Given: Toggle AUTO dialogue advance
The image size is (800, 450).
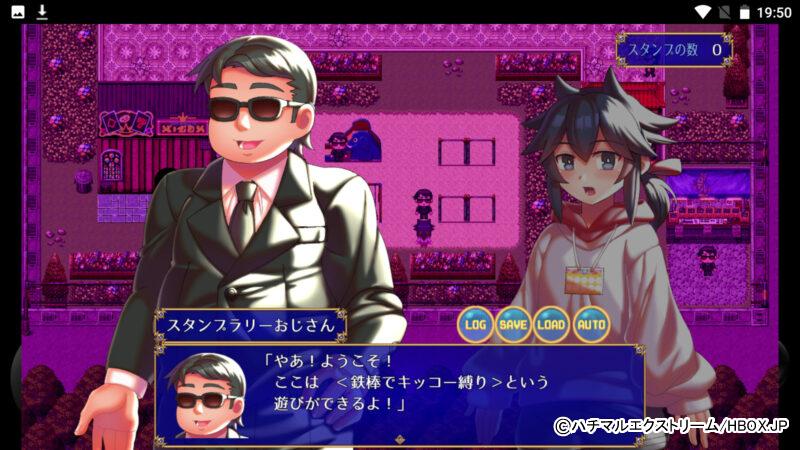Looking at the screenshot, I should pyautogui.click(x=591, y=324).
